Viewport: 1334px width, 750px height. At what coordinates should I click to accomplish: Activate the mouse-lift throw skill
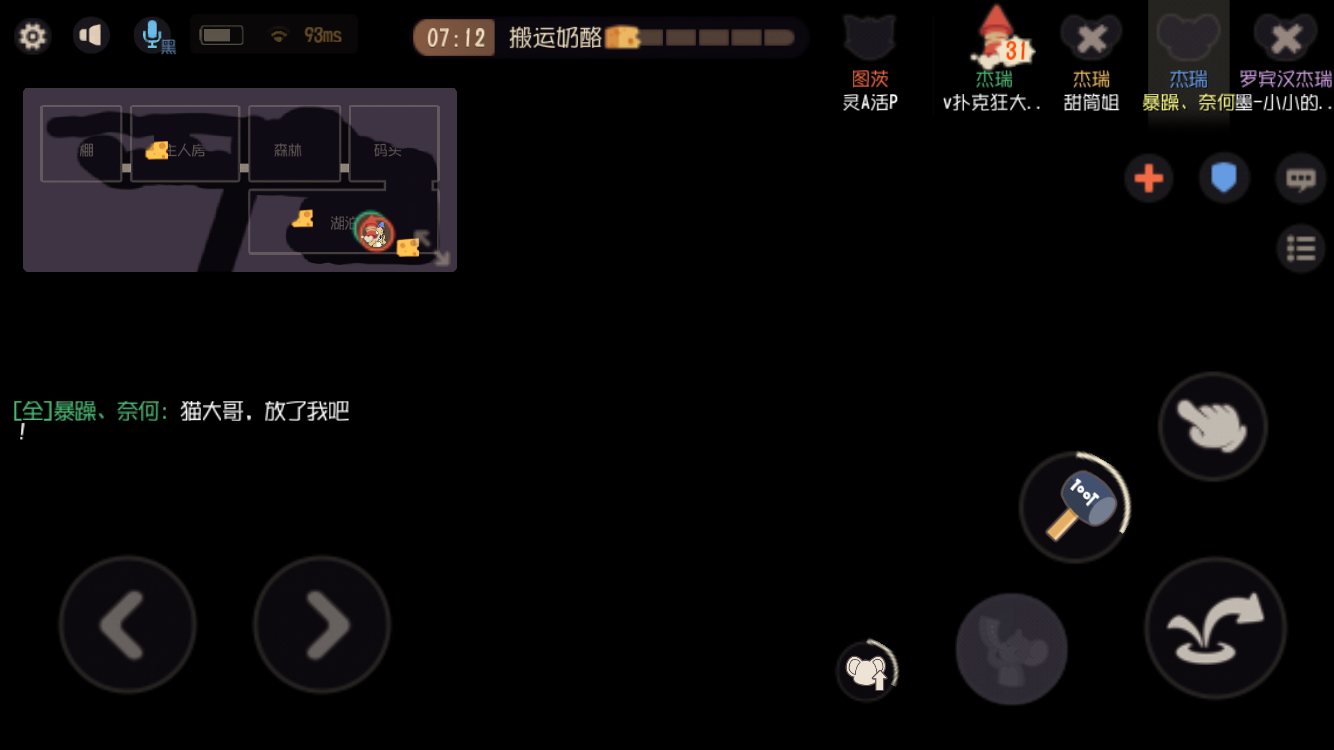point(868,671)
